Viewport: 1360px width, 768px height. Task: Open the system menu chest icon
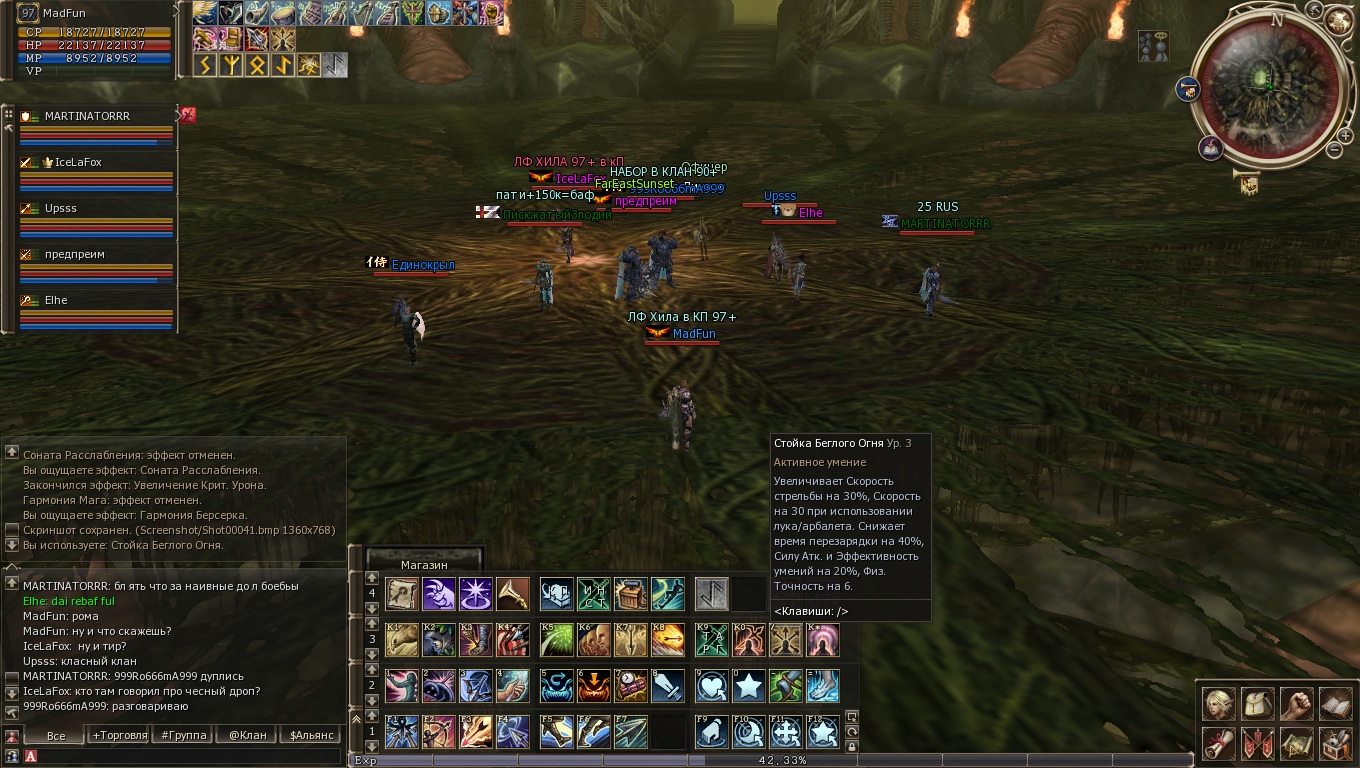(x=1335, y=743)
